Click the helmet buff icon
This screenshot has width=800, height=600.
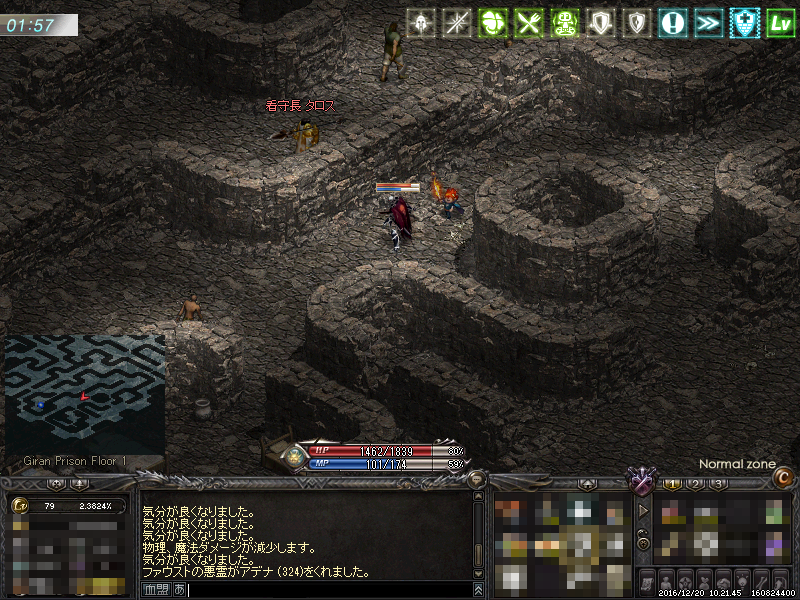pos(421,22)
